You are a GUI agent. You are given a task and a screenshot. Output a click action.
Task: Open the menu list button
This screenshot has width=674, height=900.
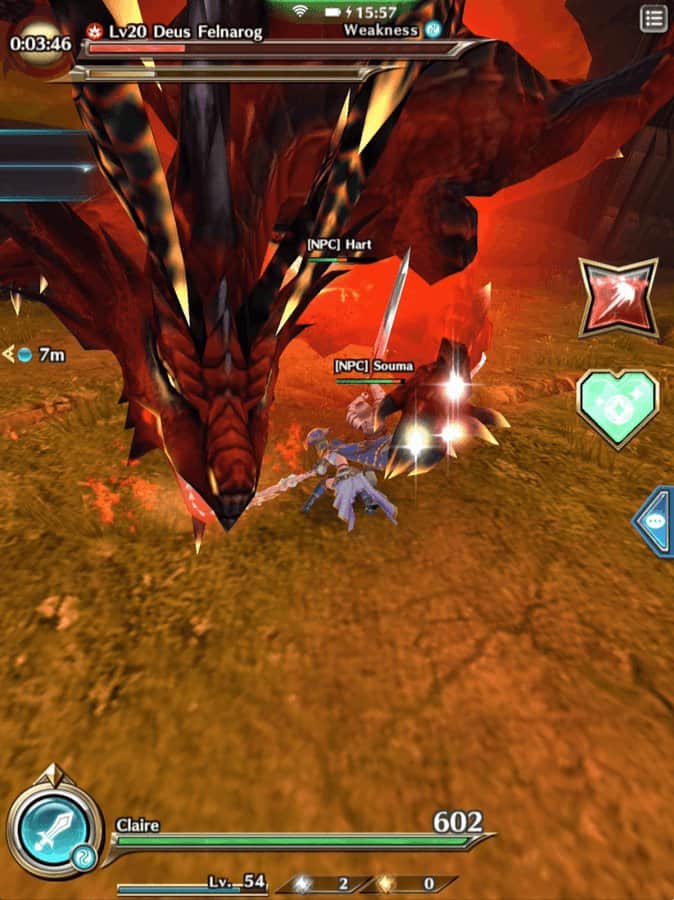point(653,18)
